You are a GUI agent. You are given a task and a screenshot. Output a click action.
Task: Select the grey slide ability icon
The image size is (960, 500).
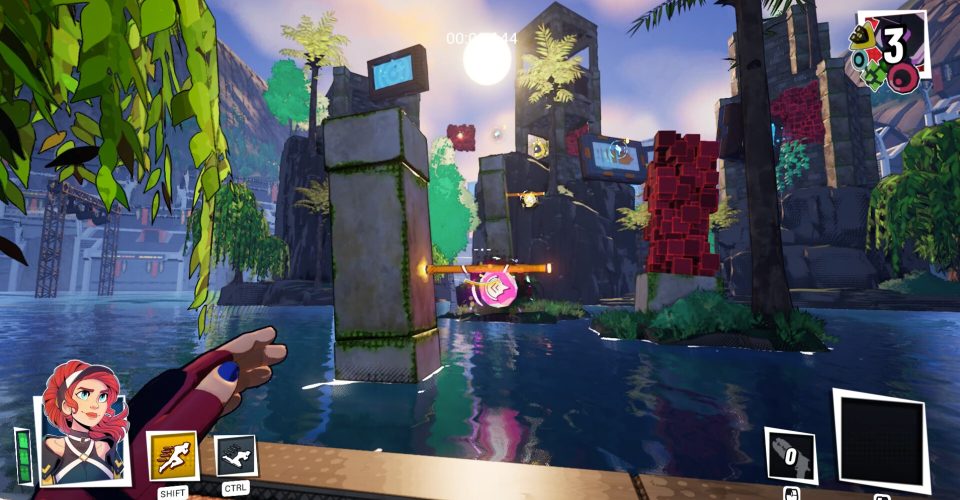(236, 456)
